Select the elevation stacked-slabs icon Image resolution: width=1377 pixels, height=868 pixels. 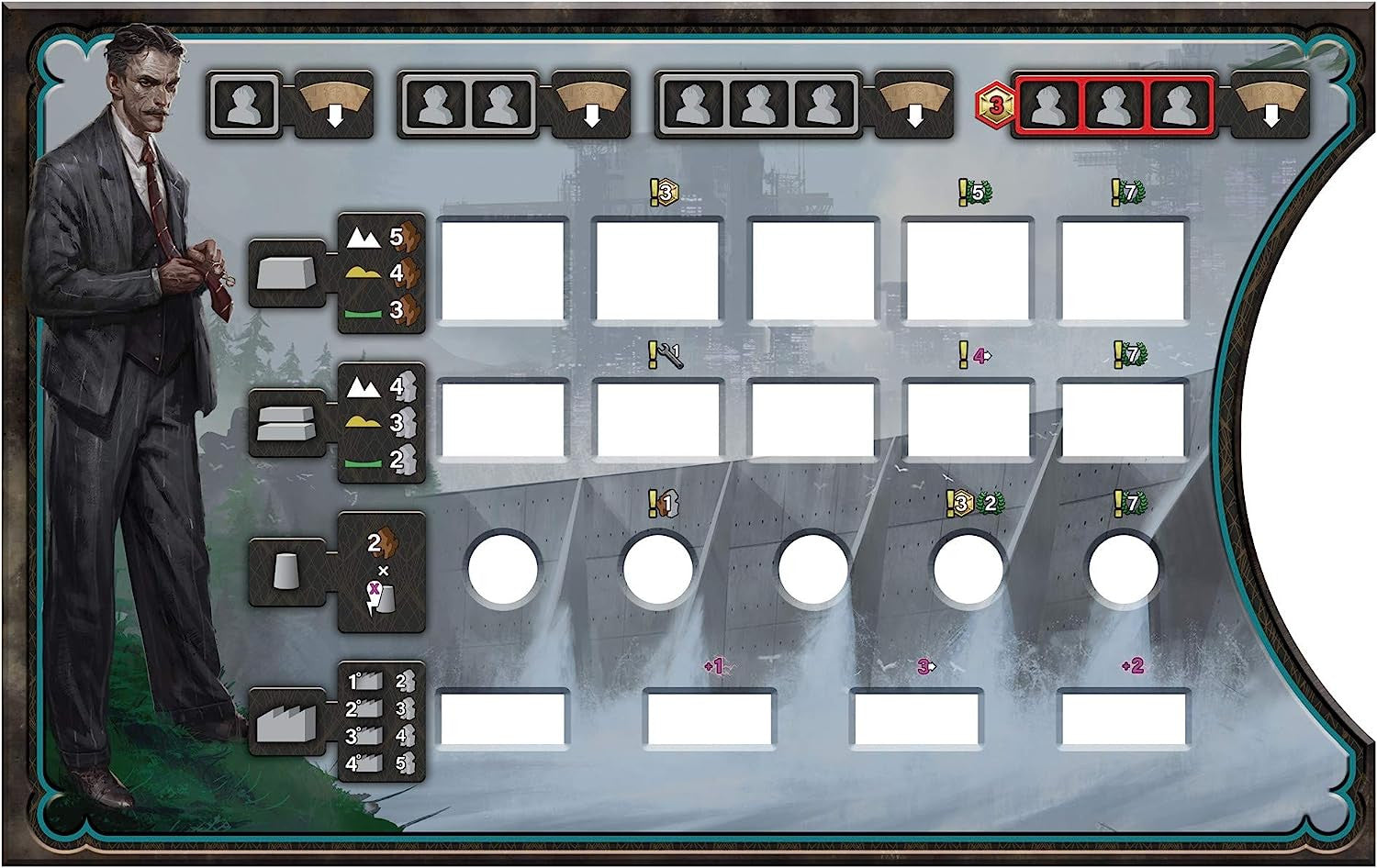click(x=285, y=423)
